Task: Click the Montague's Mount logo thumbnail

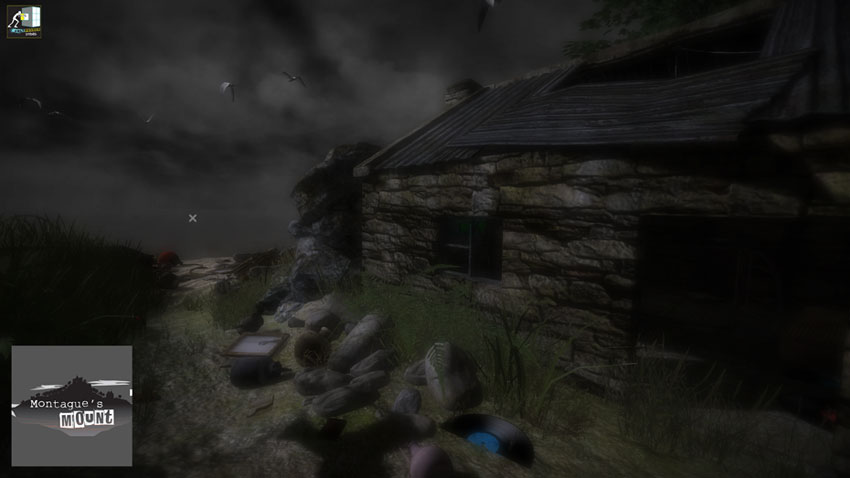Action: pyautogui.click(x=72, y=405)
